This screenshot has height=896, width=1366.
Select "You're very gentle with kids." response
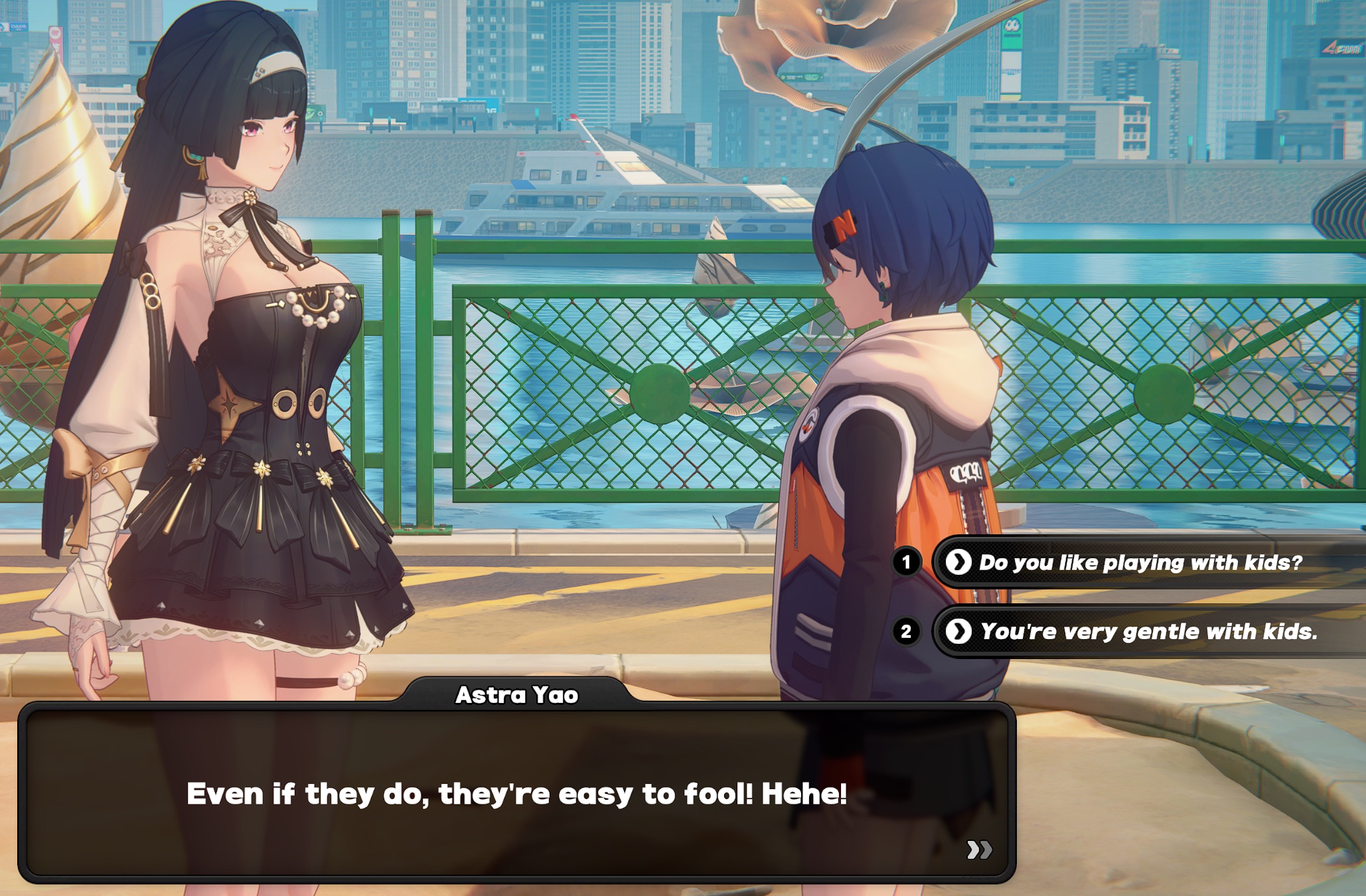1148,631
